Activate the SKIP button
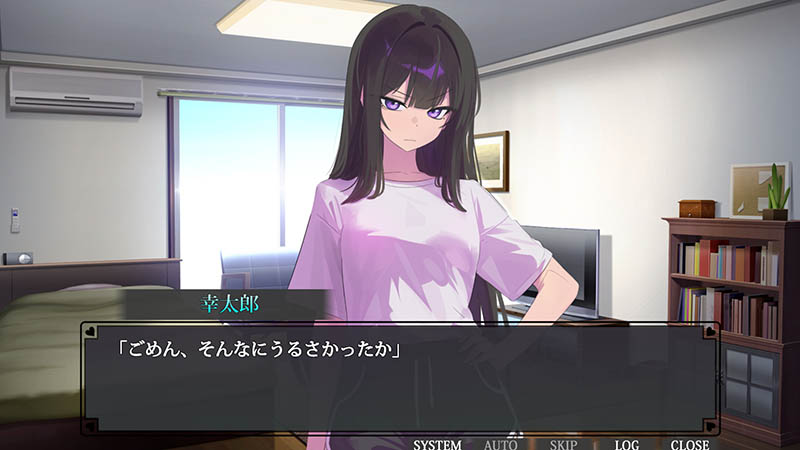Viewport: 800px width, 450px height. point(563,444)
